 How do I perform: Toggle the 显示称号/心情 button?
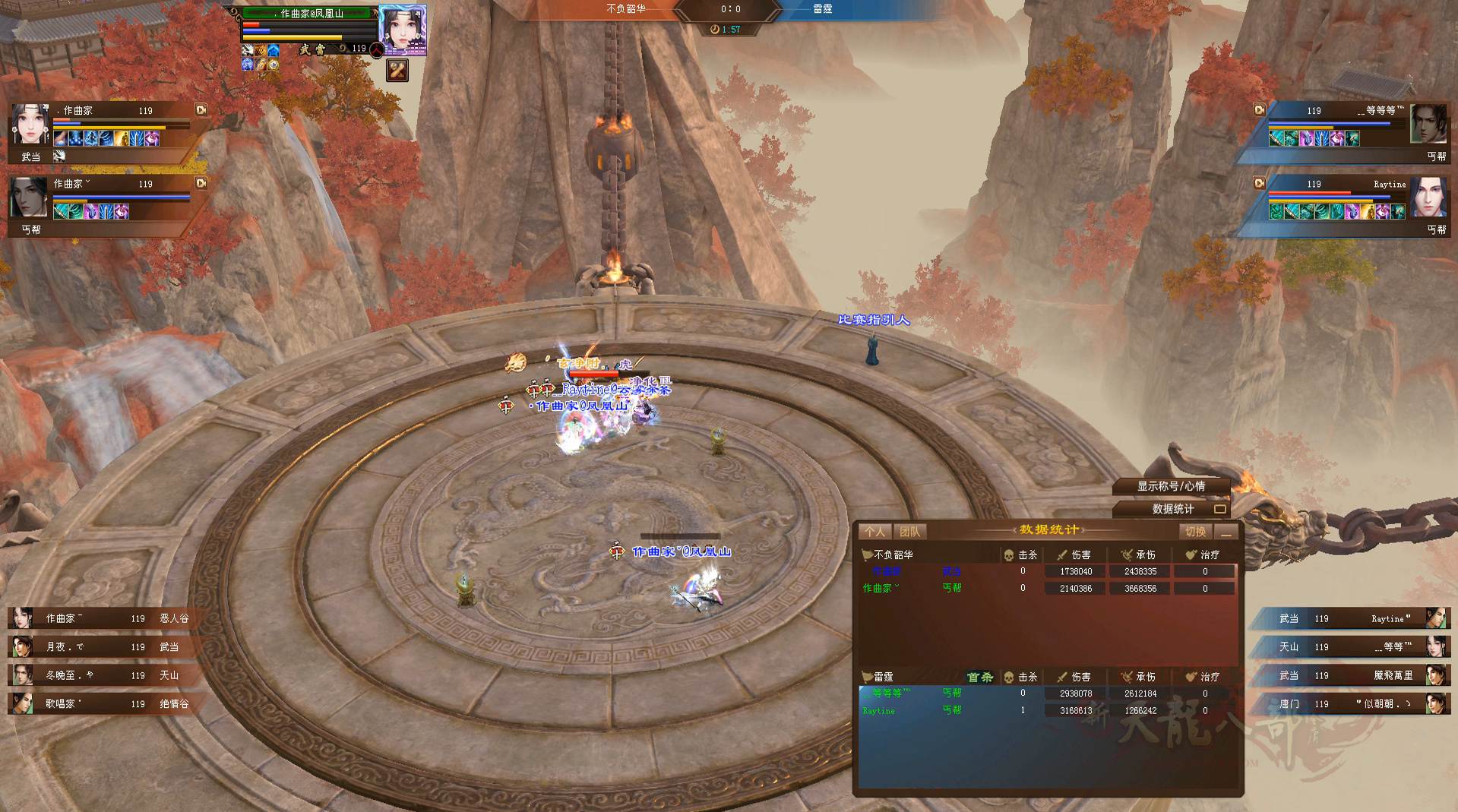pyautogui.click(x=1171, y=486)
